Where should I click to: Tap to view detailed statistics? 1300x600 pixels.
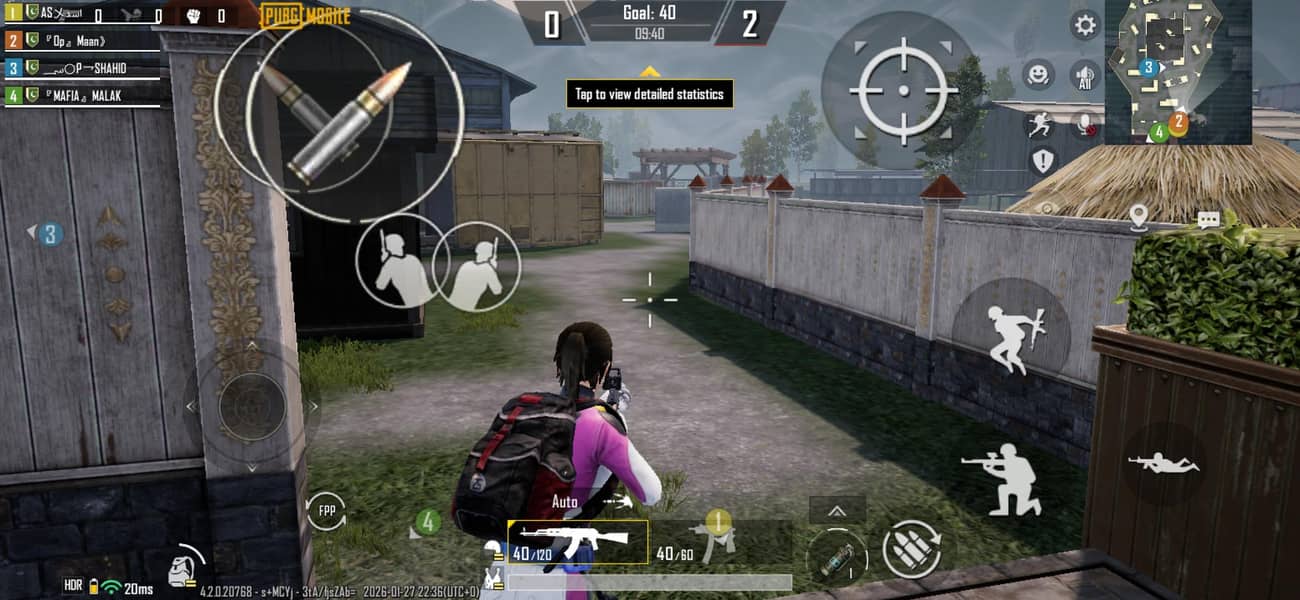[650, 94]
